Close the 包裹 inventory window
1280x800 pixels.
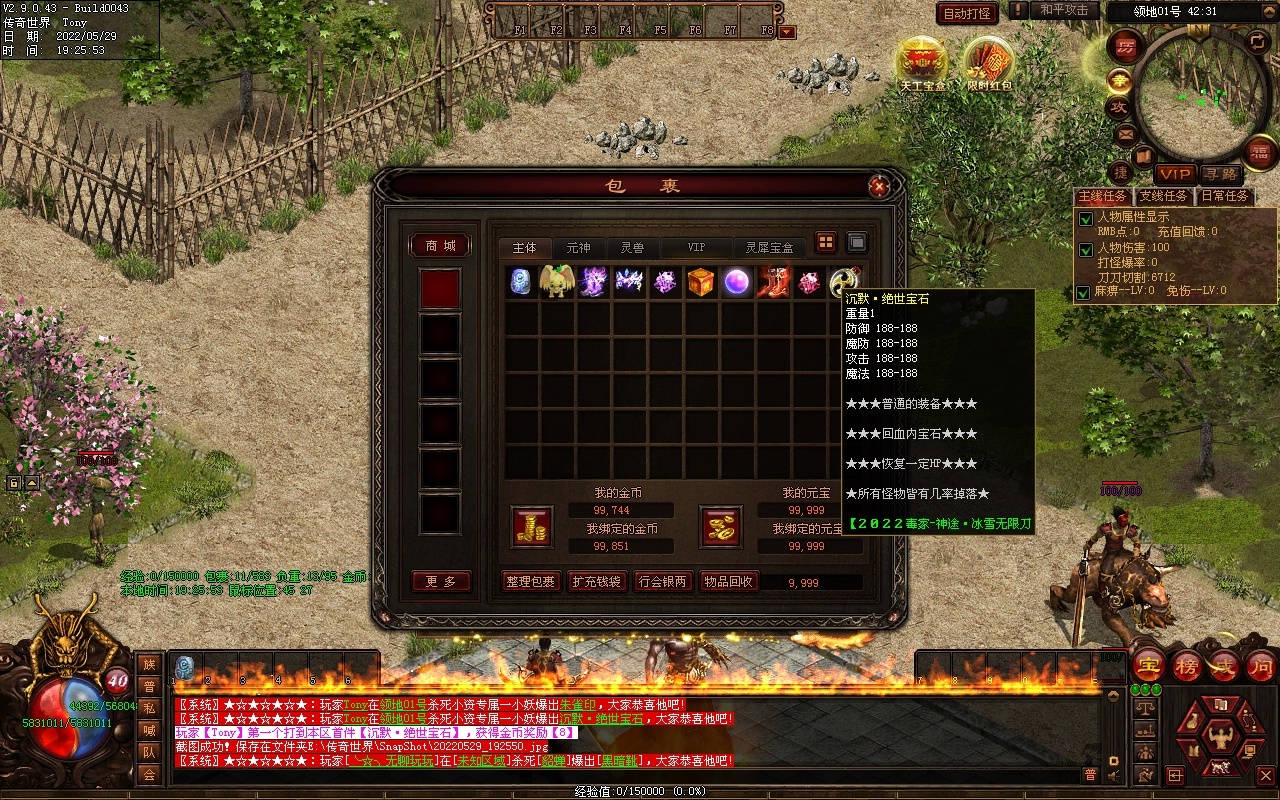click(x=879, y=186)
